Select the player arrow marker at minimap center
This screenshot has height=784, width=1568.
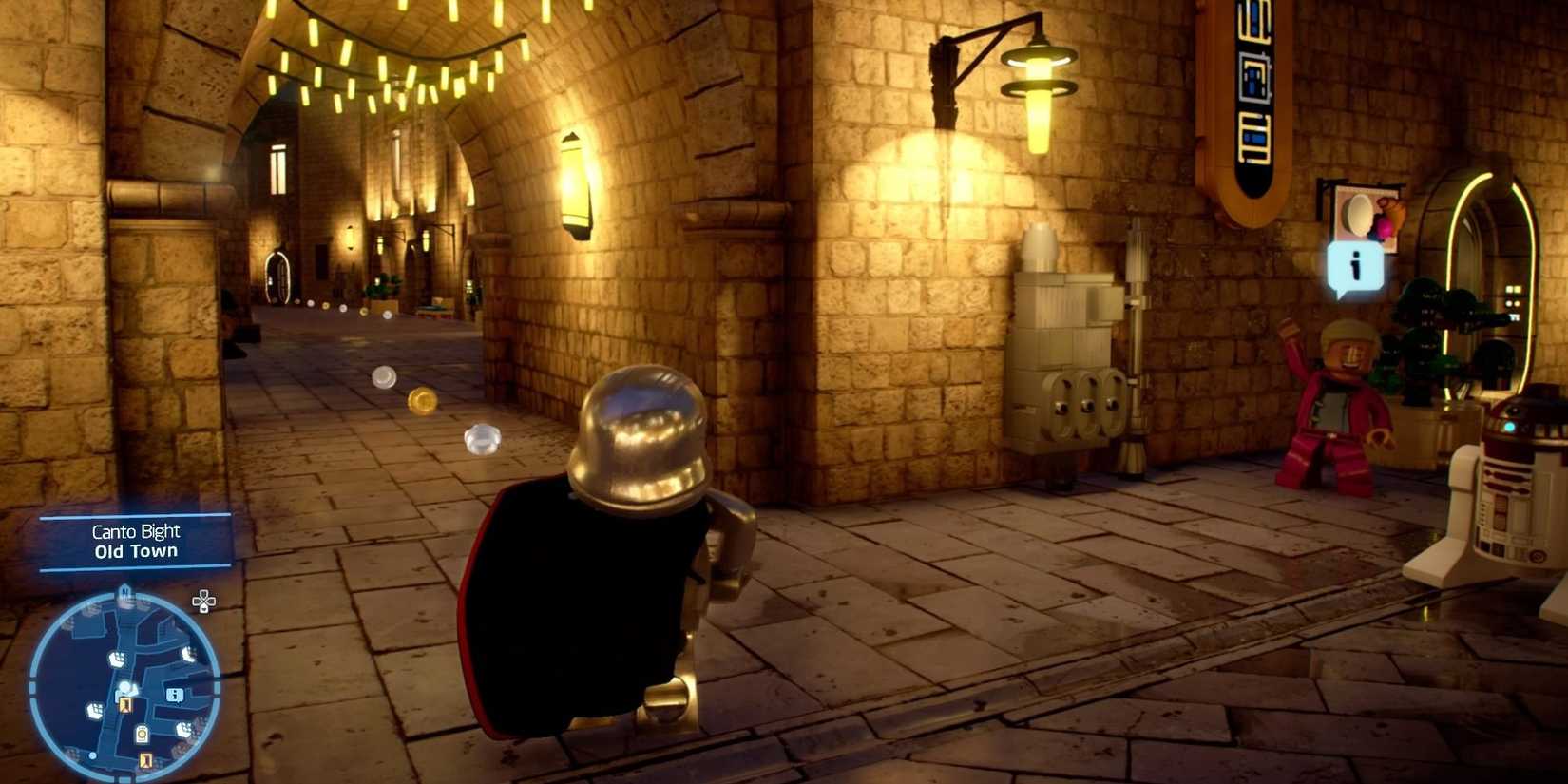127,687
